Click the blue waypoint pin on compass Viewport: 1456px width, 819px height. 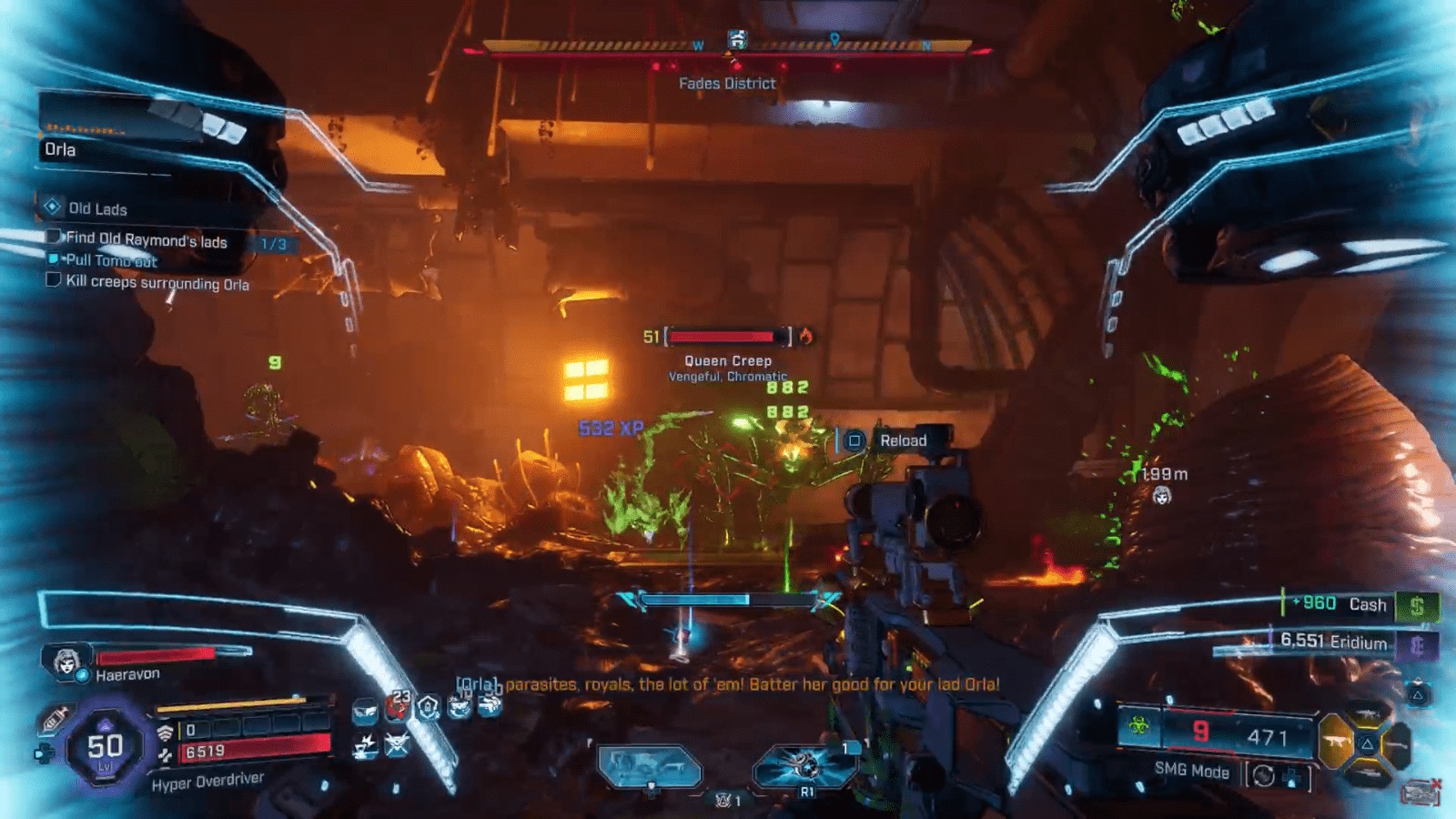(834, 39)
